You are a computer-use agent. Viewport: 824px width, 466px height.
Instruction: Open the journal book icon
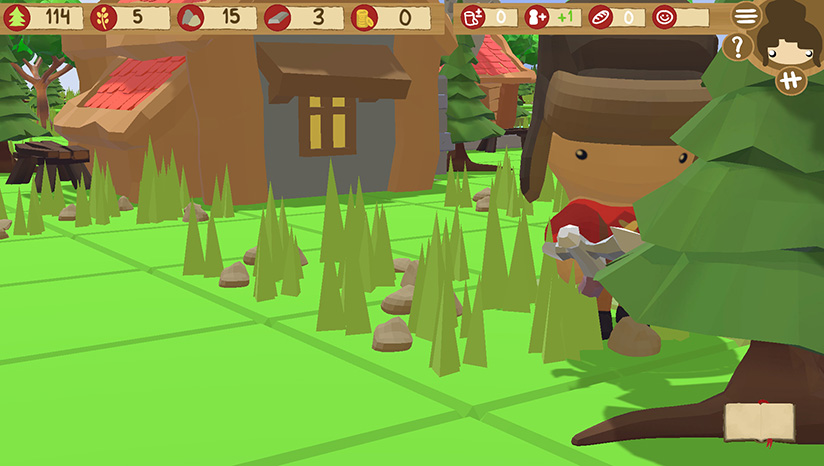point(759,422)
